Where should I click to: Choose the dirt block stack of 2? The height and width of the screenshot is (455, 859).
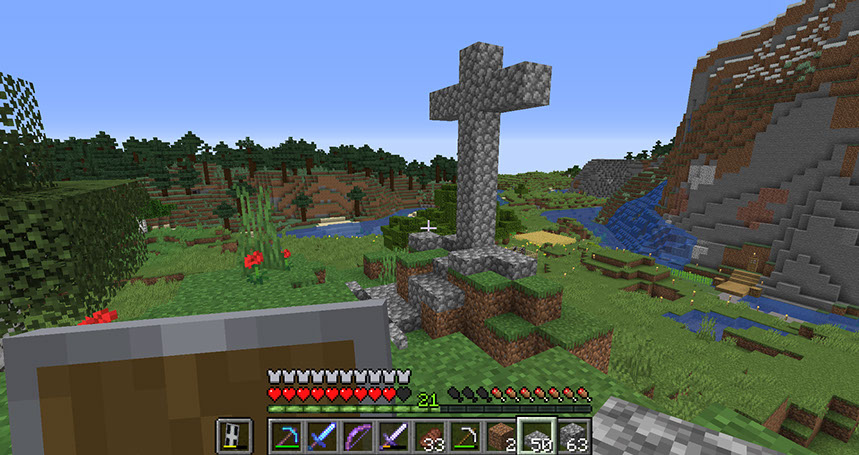[x=501, y=436]
